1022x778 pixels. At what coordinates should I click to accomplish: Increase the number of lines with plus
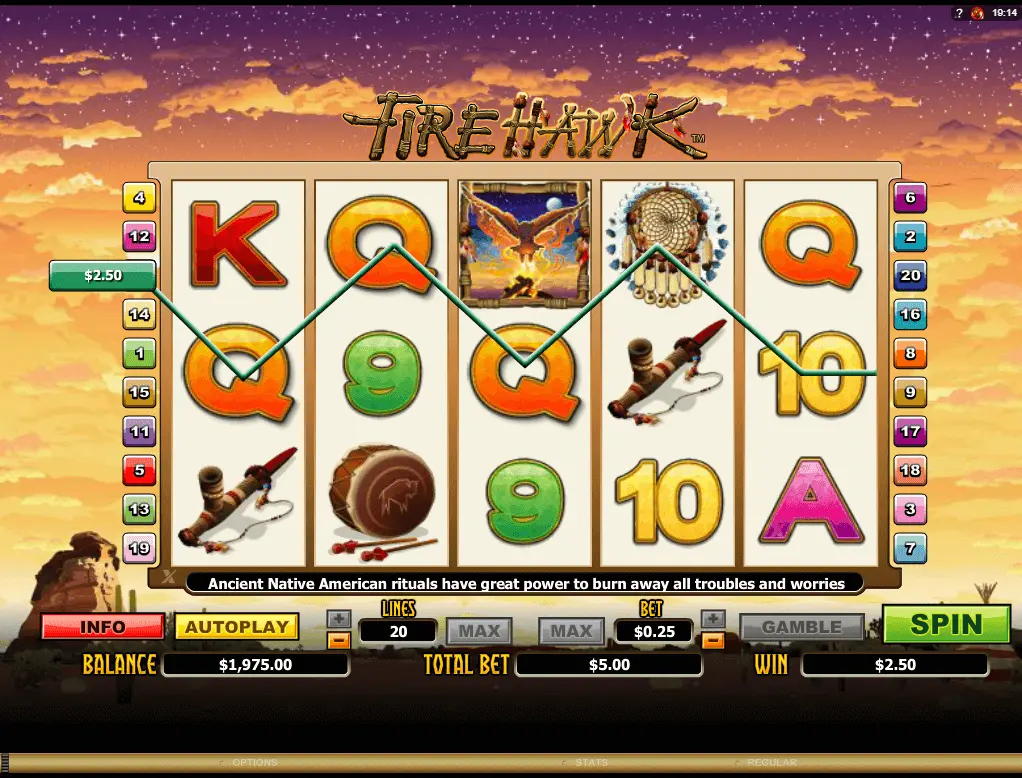click(339, 618)
